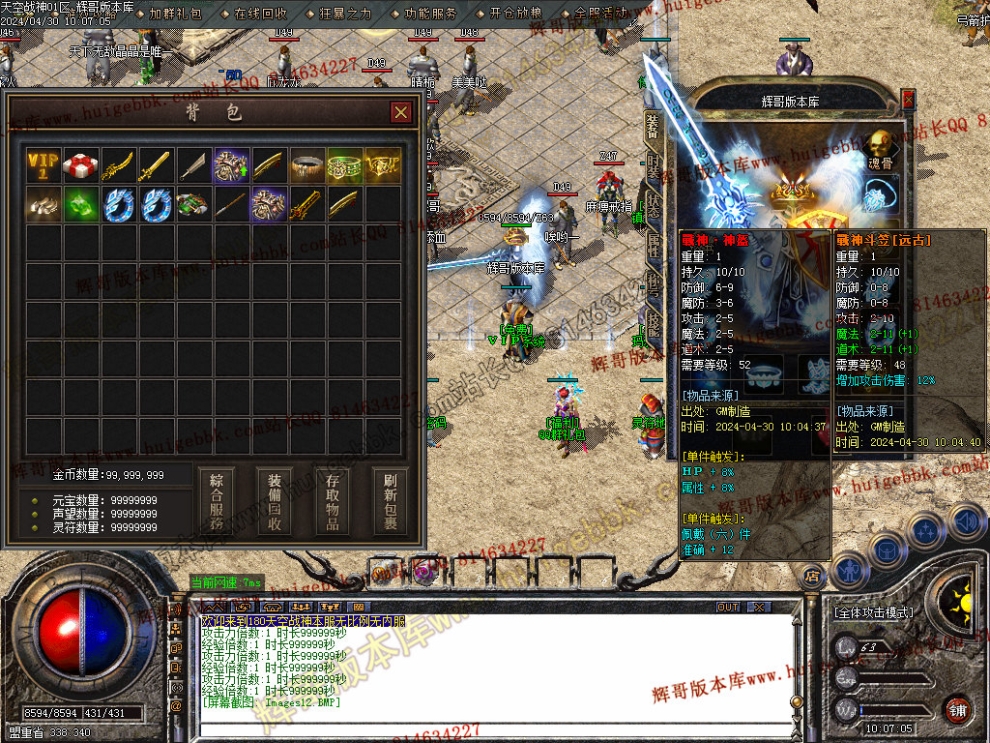Screen dimensions: 990x743
Task: Close the 背包 backpack window
Action: click(400, 112)
